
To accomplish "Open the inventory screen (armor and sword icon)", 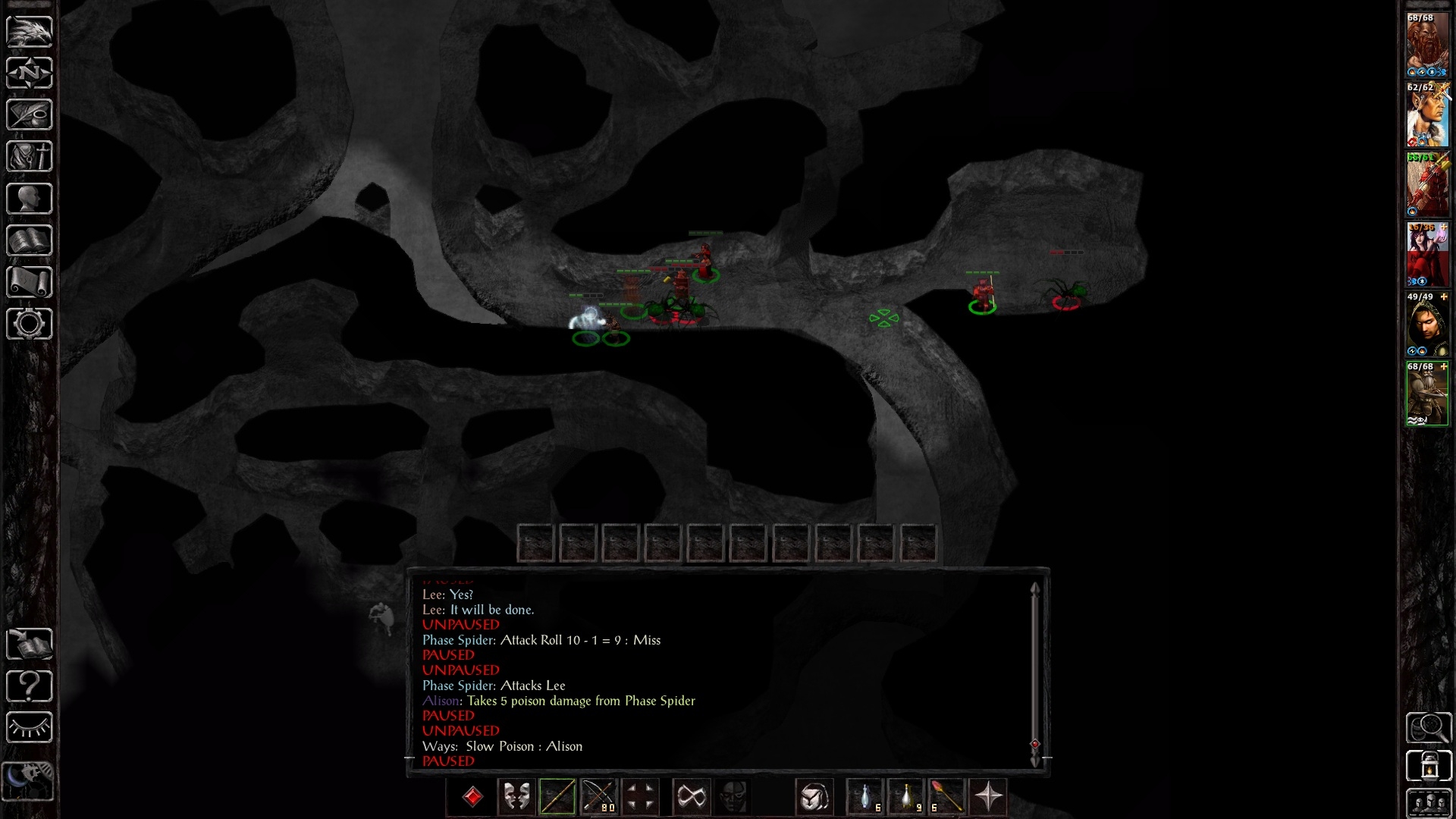I will tap(30, 157).
